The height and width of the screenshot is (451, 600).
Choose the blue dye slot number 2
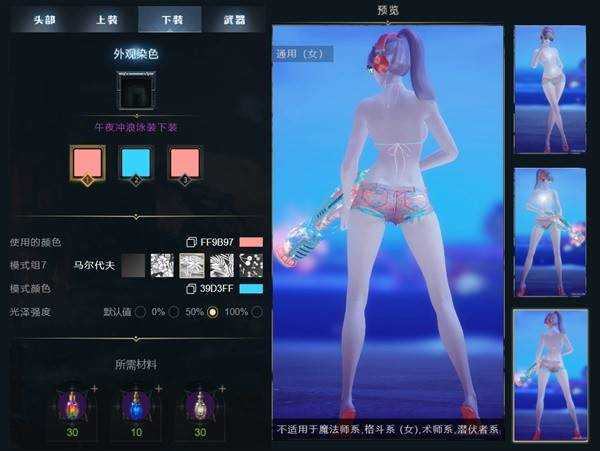click(136, 163)
